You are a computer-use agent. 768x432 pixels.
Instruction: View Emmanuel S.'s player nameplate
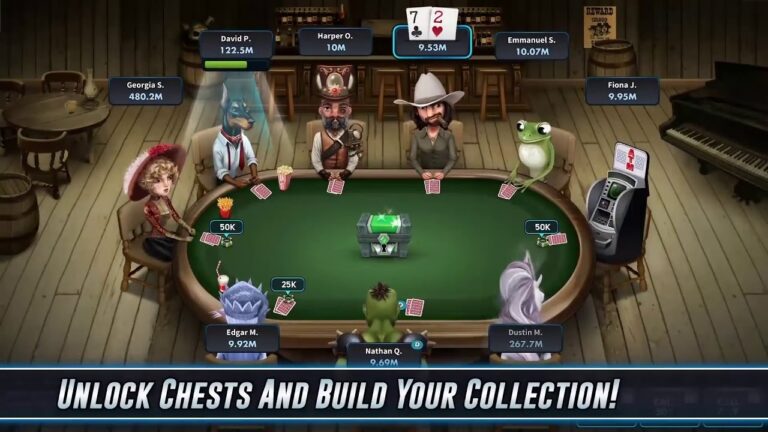click(531, 45)
